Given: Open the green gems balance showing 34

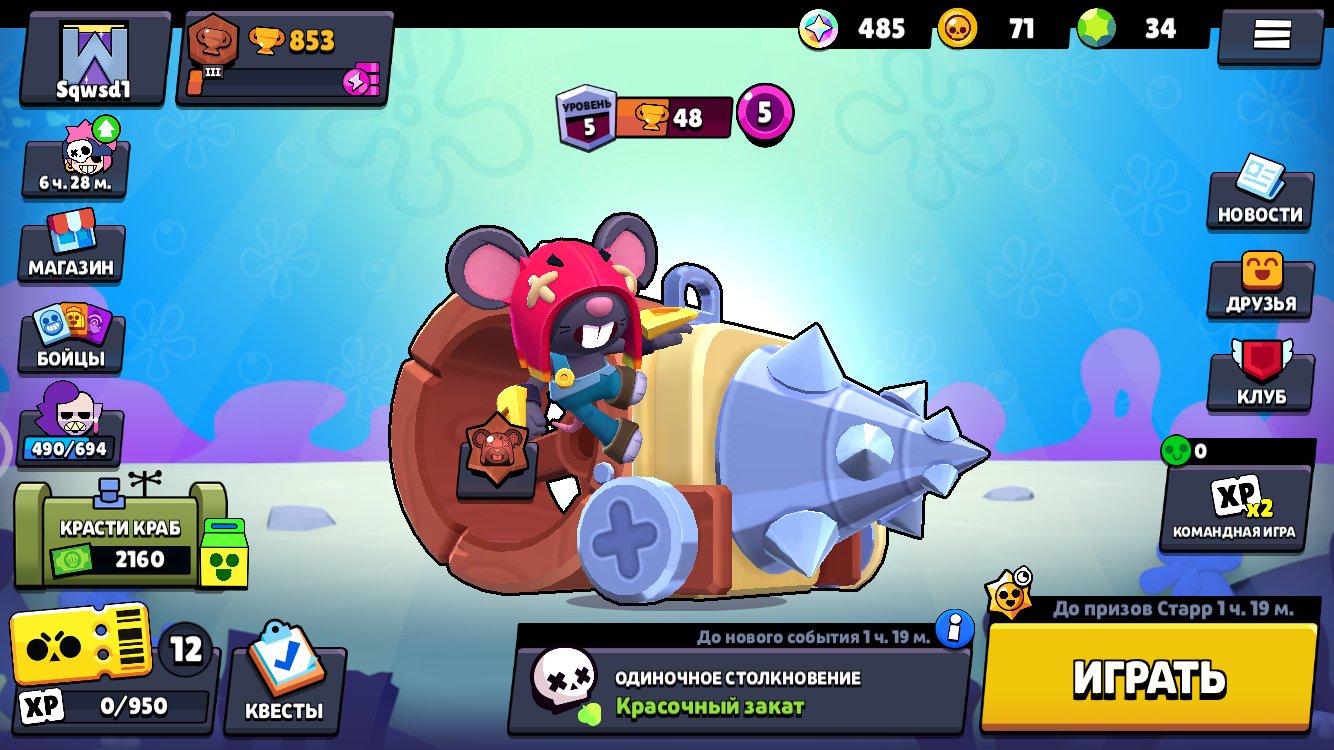Looking at the screenshot, I should [x=1140, y=29].
